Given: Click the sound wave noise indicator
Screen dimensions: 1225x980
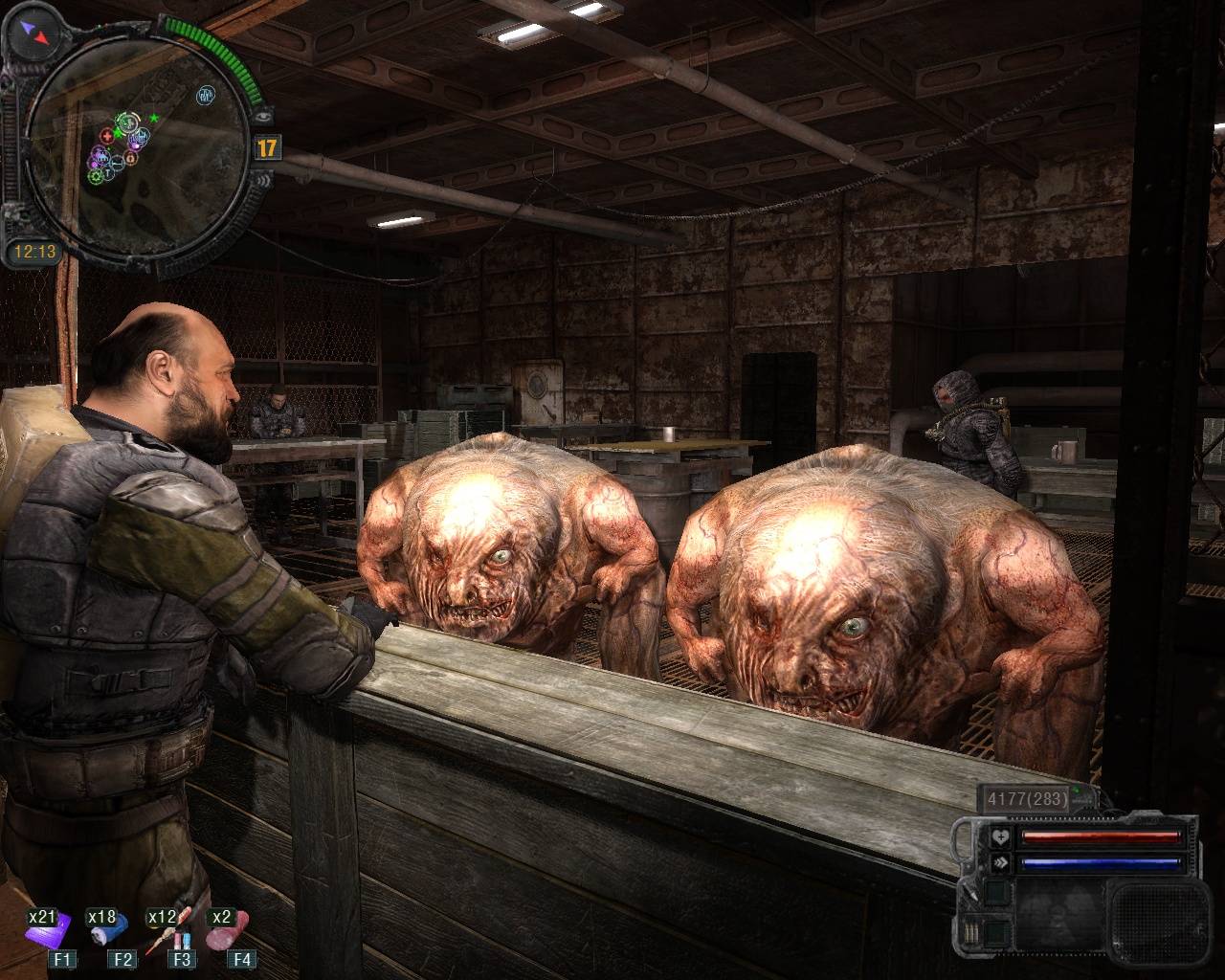Looking at the screenshot, I should (x=262, y=179).
